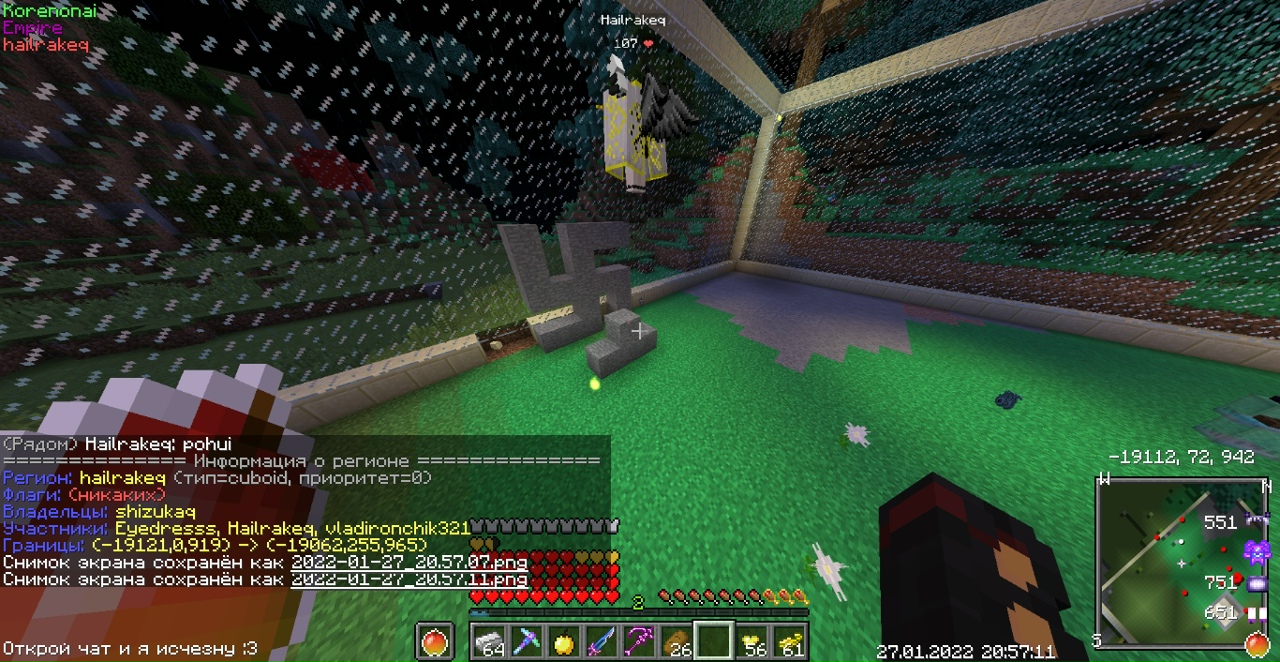Image resolution: width=1280 pixels, height=662 pixels.
Task: Select the bread stack hotbar slot
Action: (x=676, y=641)
